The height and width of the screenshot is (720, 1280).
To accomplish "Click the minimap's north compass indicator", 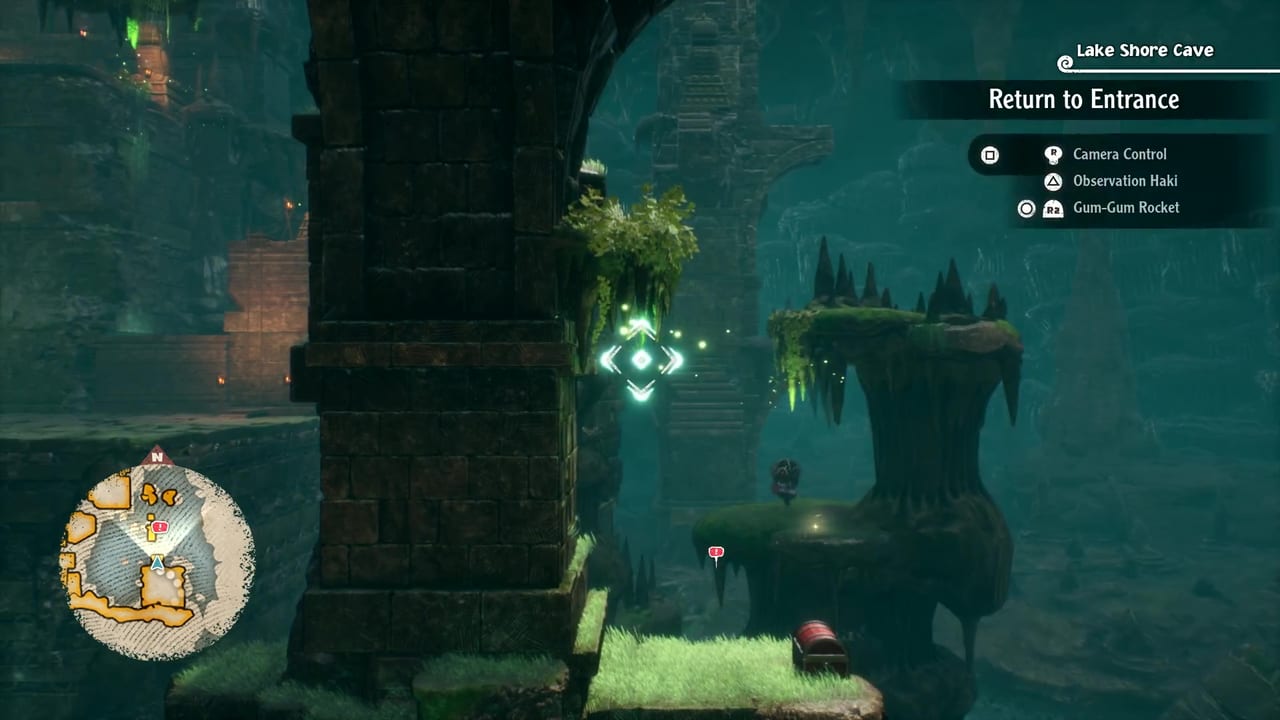I will pyautogui.click(x=156, y=458).
